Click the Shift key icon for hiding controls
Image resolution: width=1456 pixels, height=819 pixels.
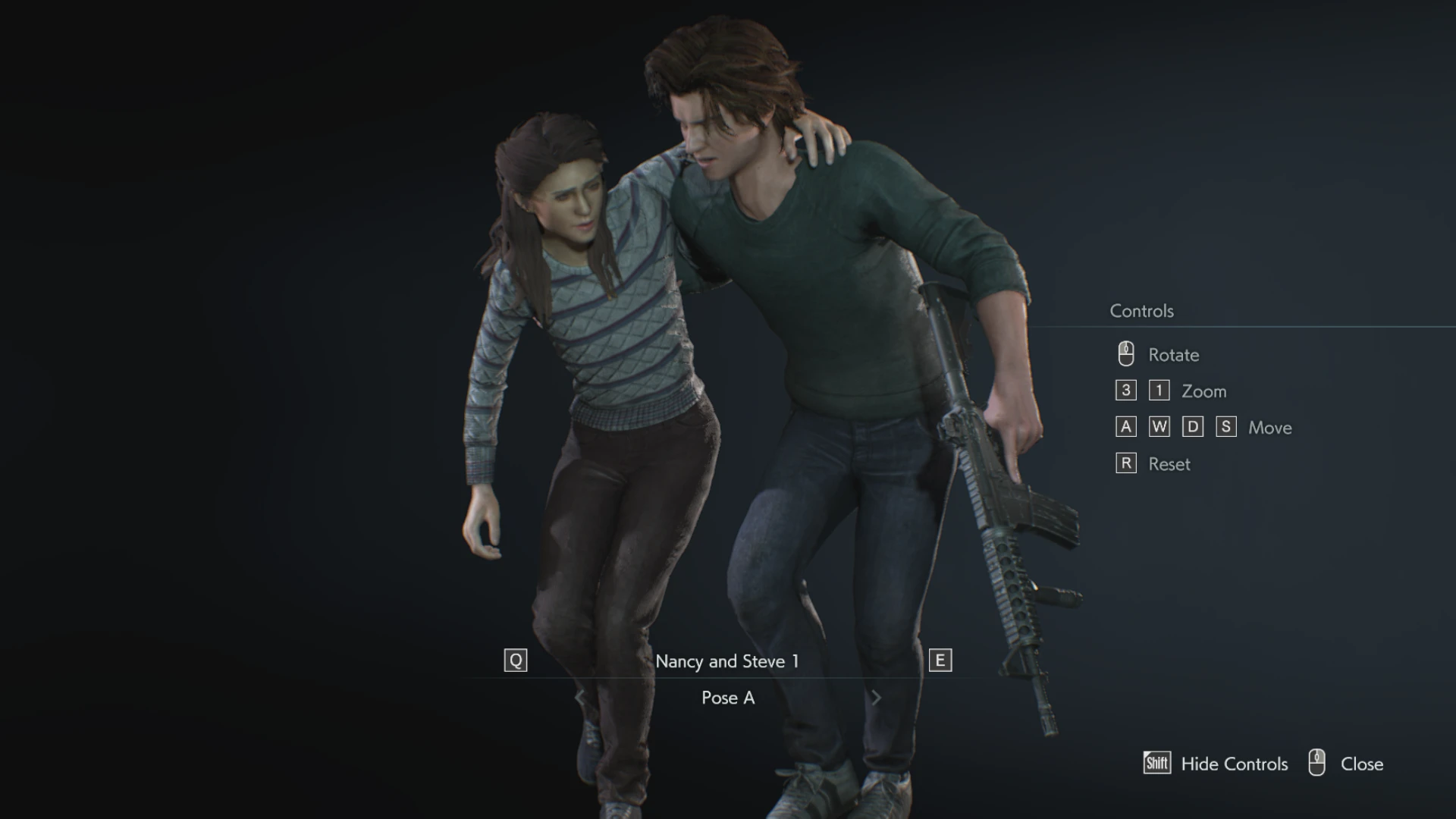point(1155,764)
